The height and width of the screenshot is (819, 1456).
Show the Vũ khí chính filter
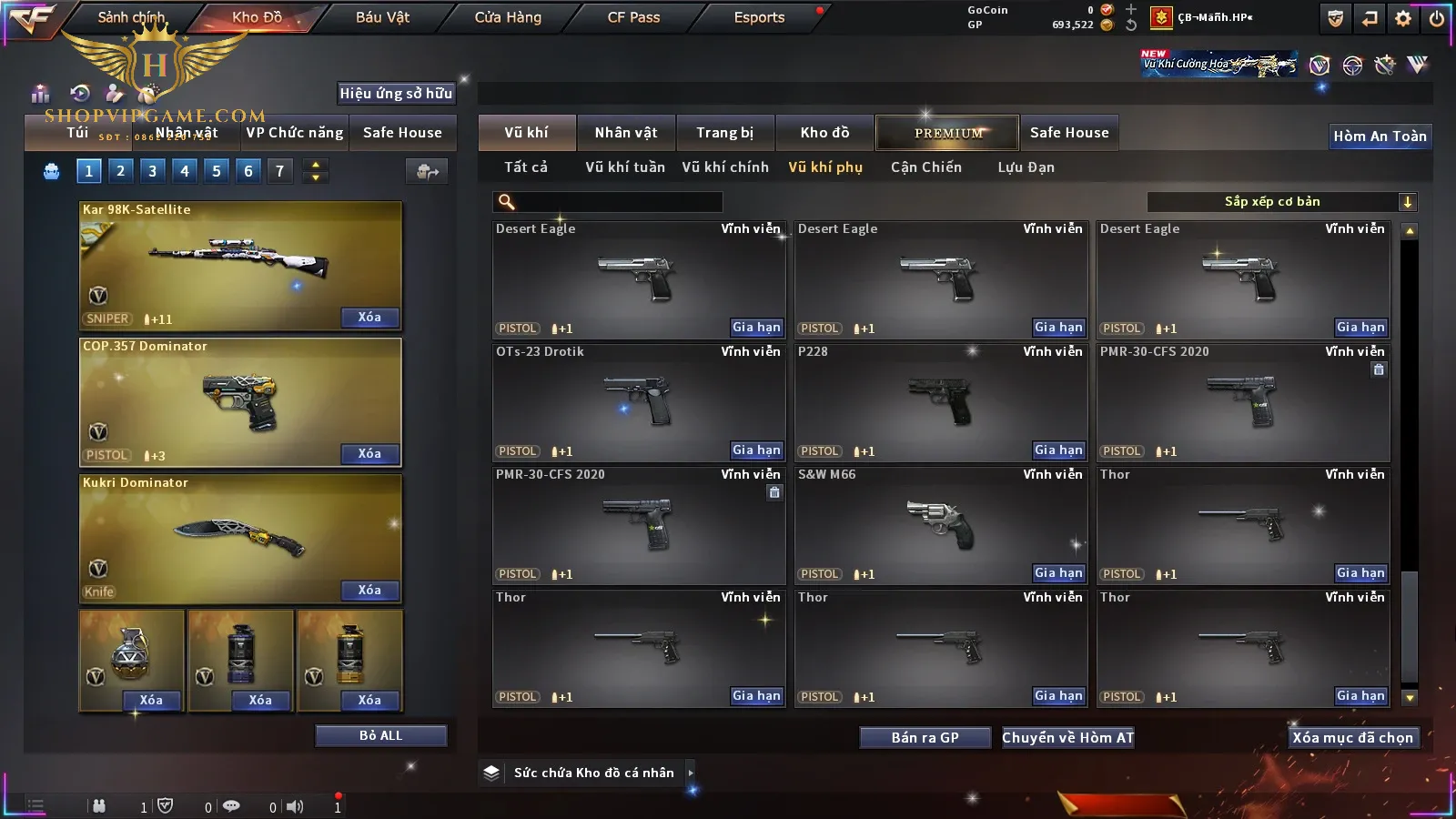(725, 167)
